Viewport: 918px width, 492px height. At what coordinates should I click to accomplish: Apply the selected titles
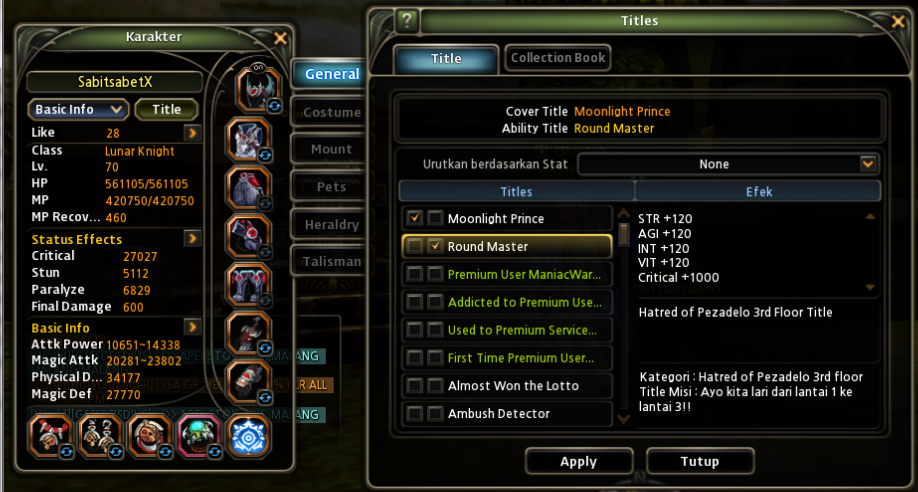[578, 462]
